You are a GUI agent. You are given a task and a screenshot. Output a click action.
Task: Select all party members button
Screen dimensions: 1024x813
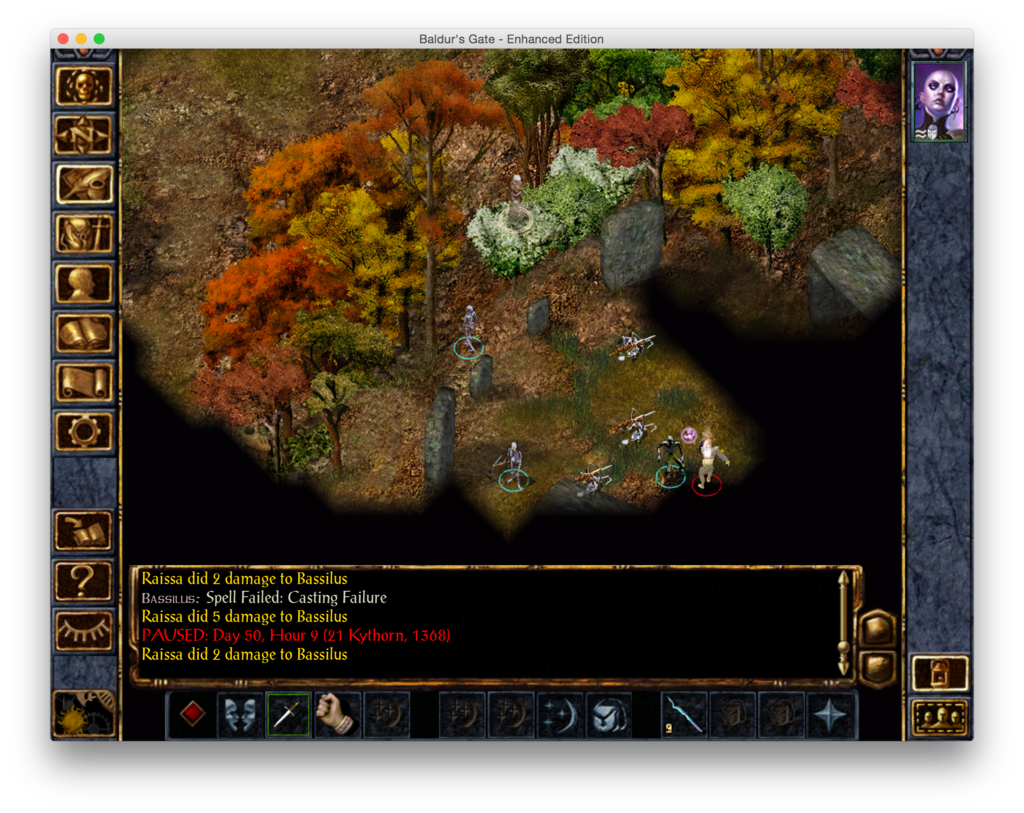coord(940,717)
